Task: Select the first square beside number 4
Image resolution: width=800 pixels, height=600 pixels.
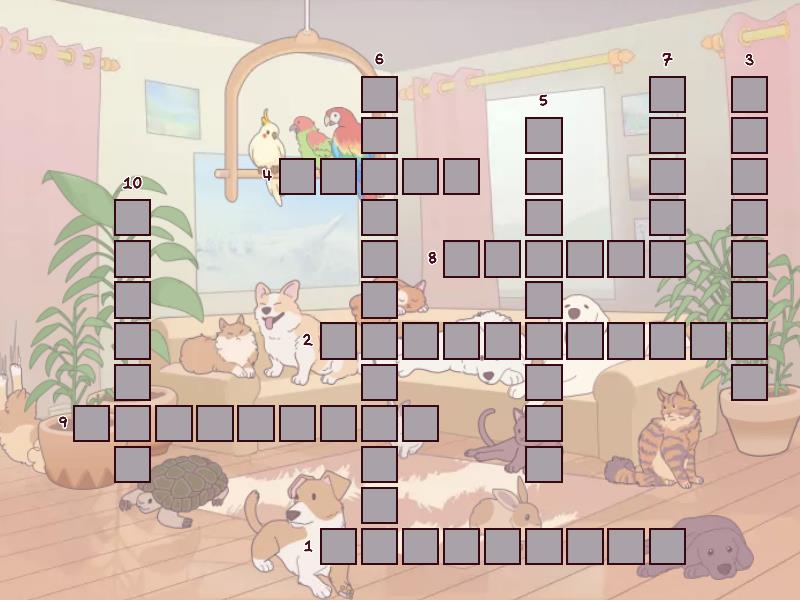Action: coord(298,176)
